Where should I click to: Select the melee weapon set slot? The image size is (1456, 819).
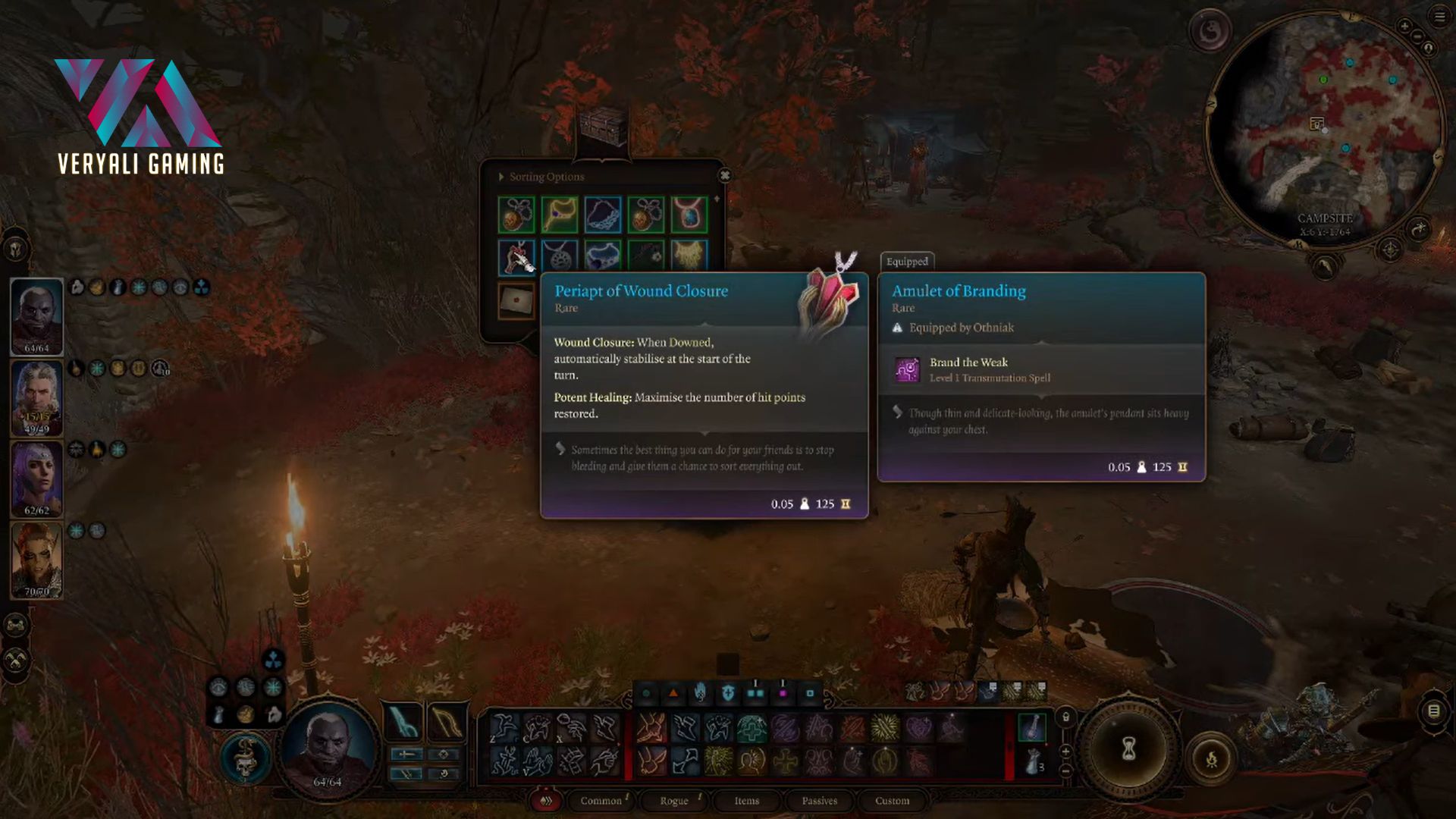click(403, 722)
